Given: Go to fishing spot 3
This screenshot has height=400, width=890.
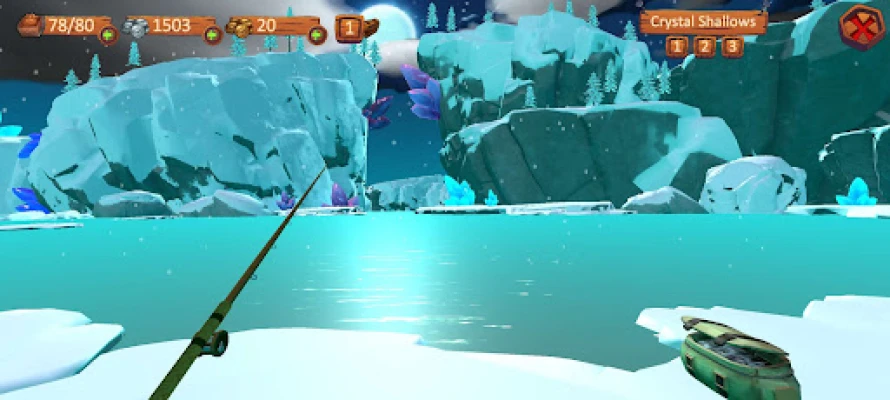Looking at the screenshot, I should (733, 46).
